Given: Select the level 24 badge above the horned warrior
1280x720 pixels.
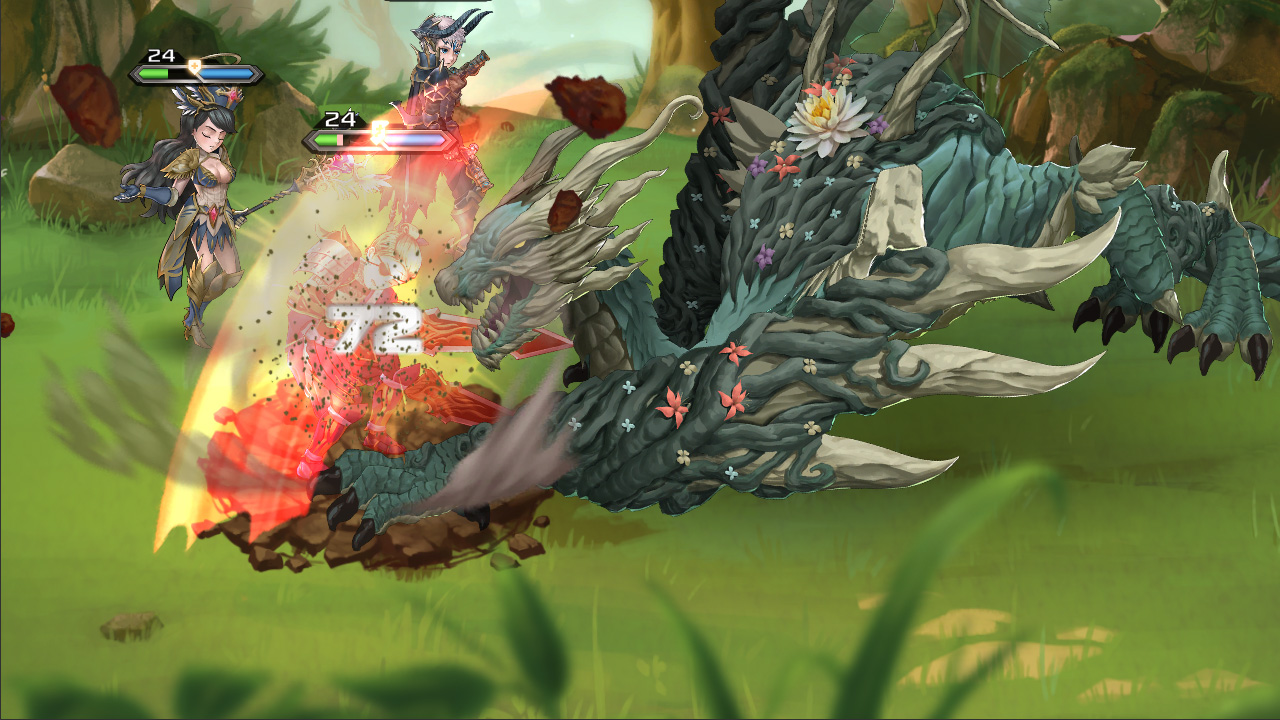Looking at the screenshot, I should 340,118.
